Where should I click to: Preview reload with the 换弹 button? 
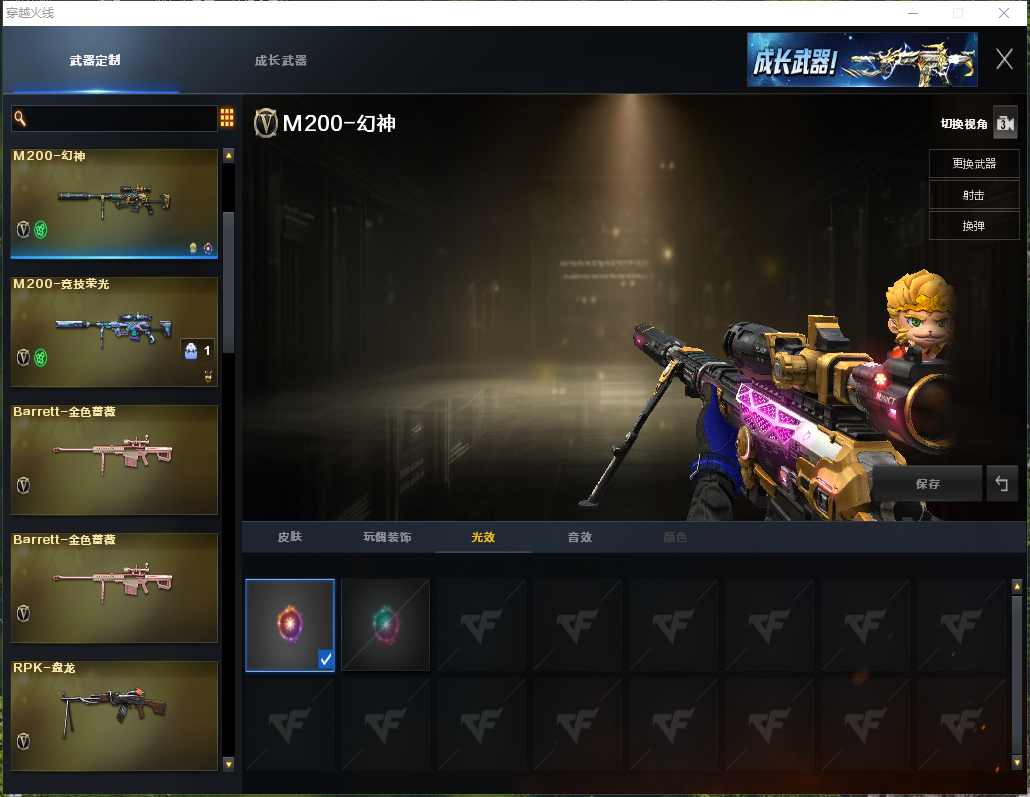point(974,226)
